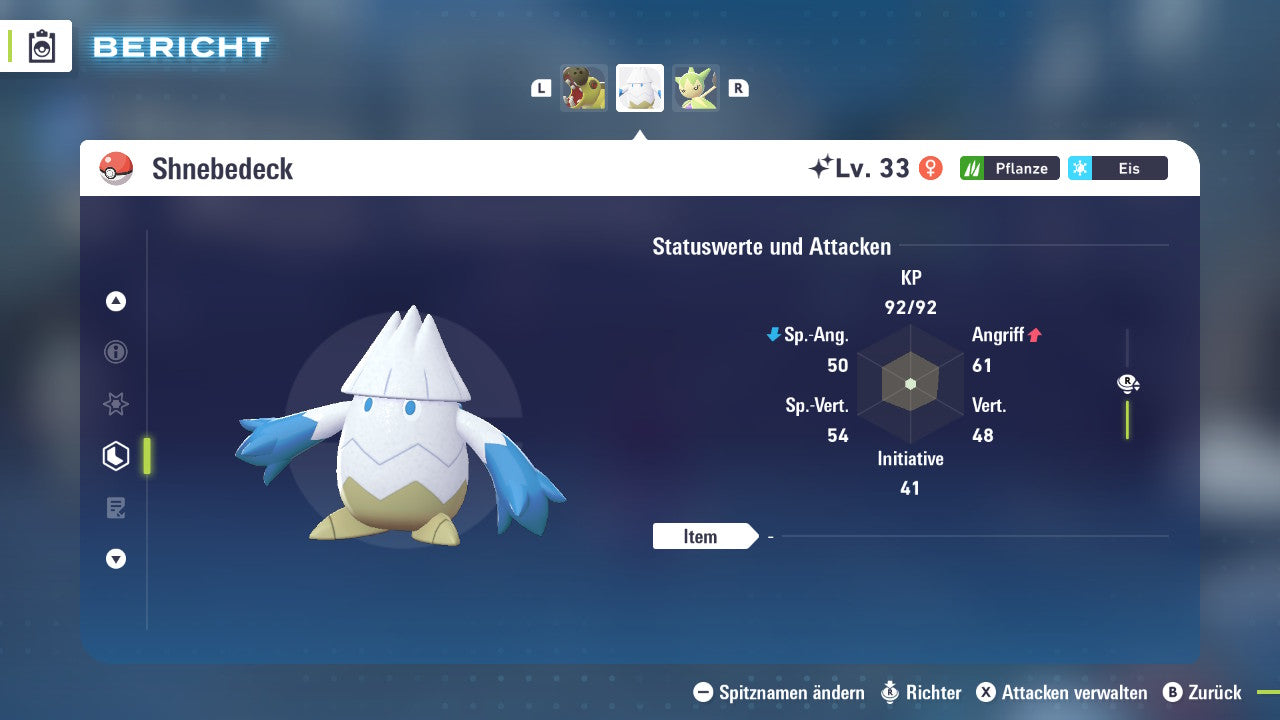The image size is (1280, 720).
Task: Select the green Smoliv-like party thumbnail
Action: click(696, 88)
